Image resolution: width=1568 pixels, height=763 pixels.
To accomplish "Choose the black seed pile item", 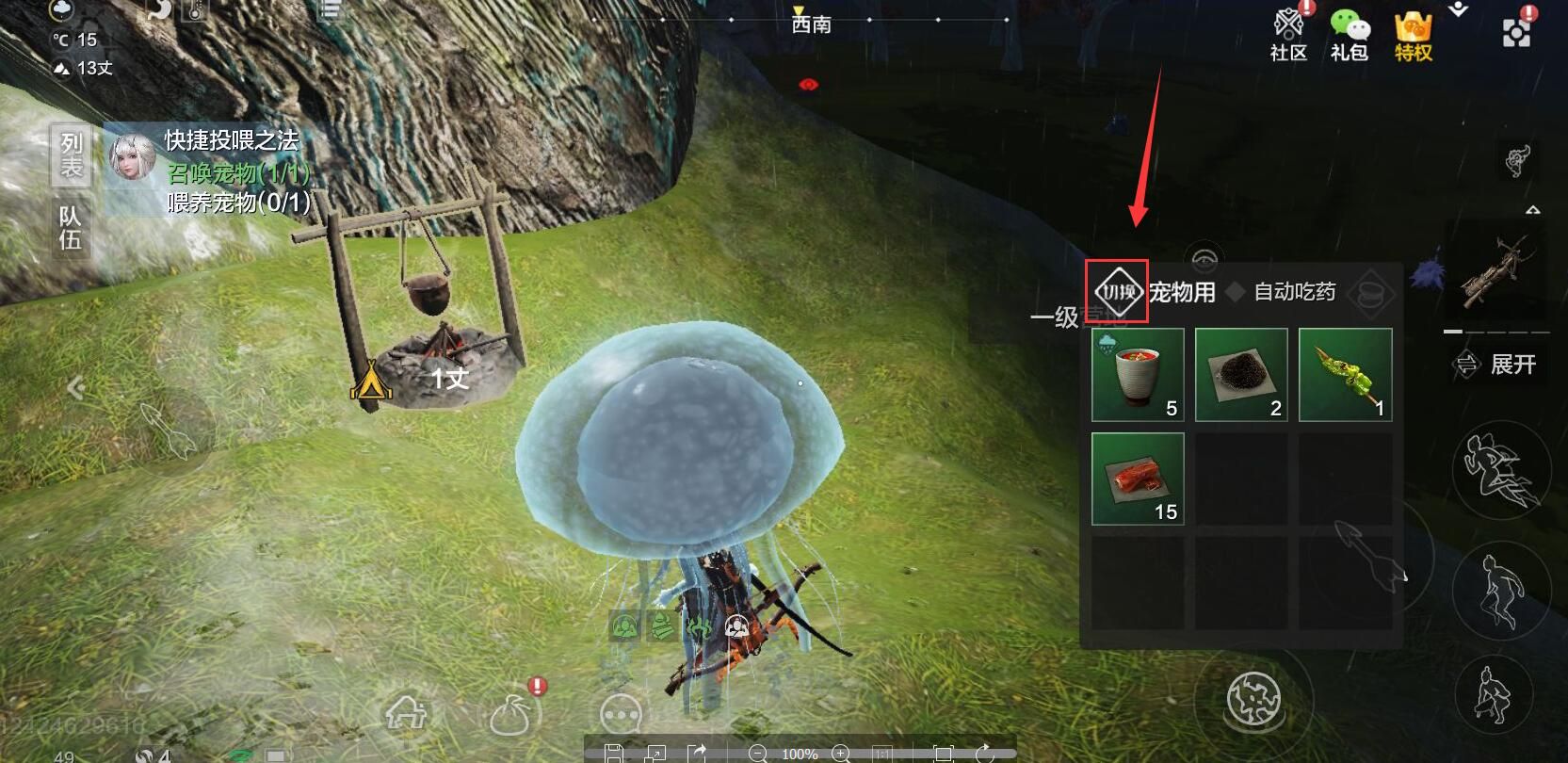I will (x=1241, y=374).
